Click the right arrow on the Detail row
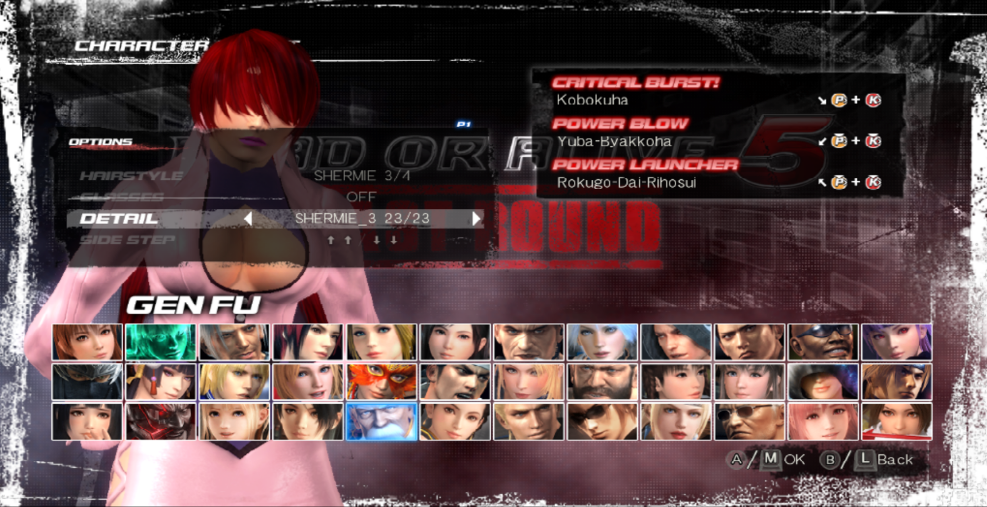 point(477,218)
